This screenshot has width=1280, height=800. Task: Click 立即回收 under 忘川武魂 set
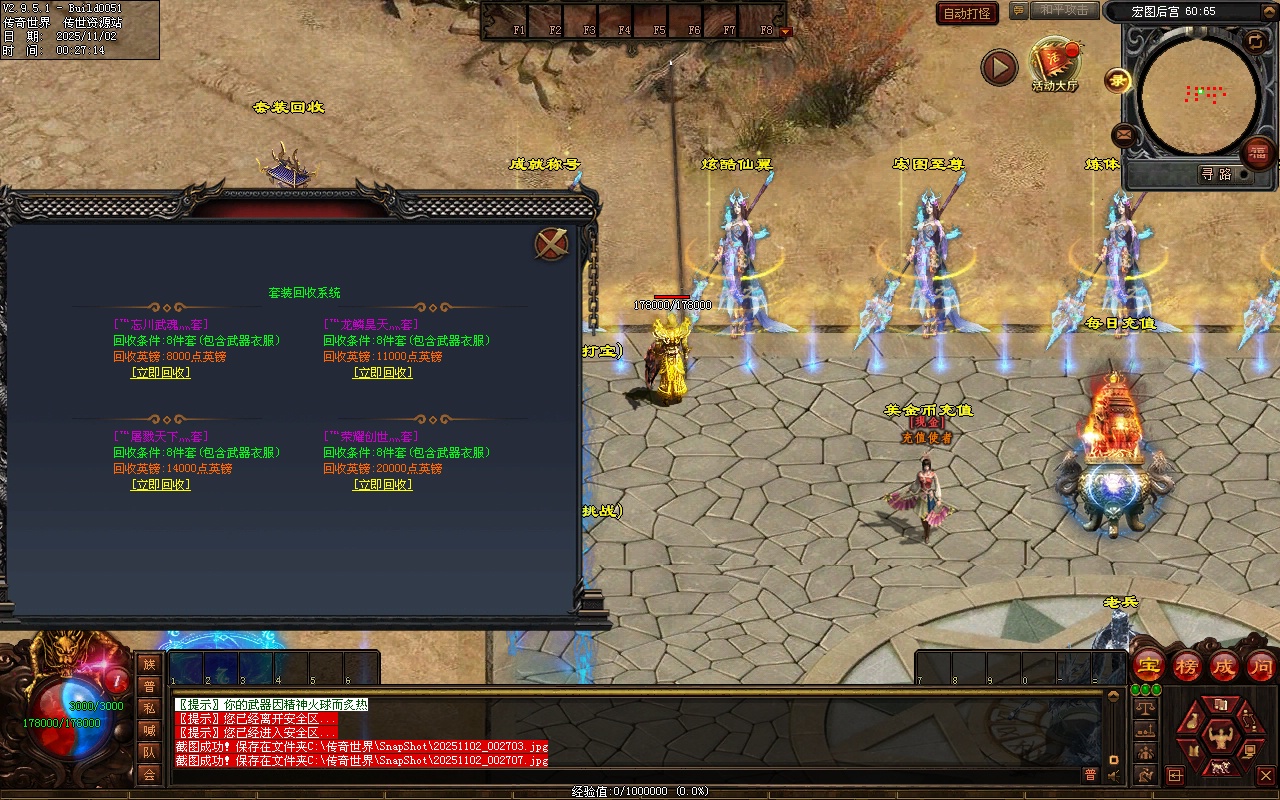161,373
